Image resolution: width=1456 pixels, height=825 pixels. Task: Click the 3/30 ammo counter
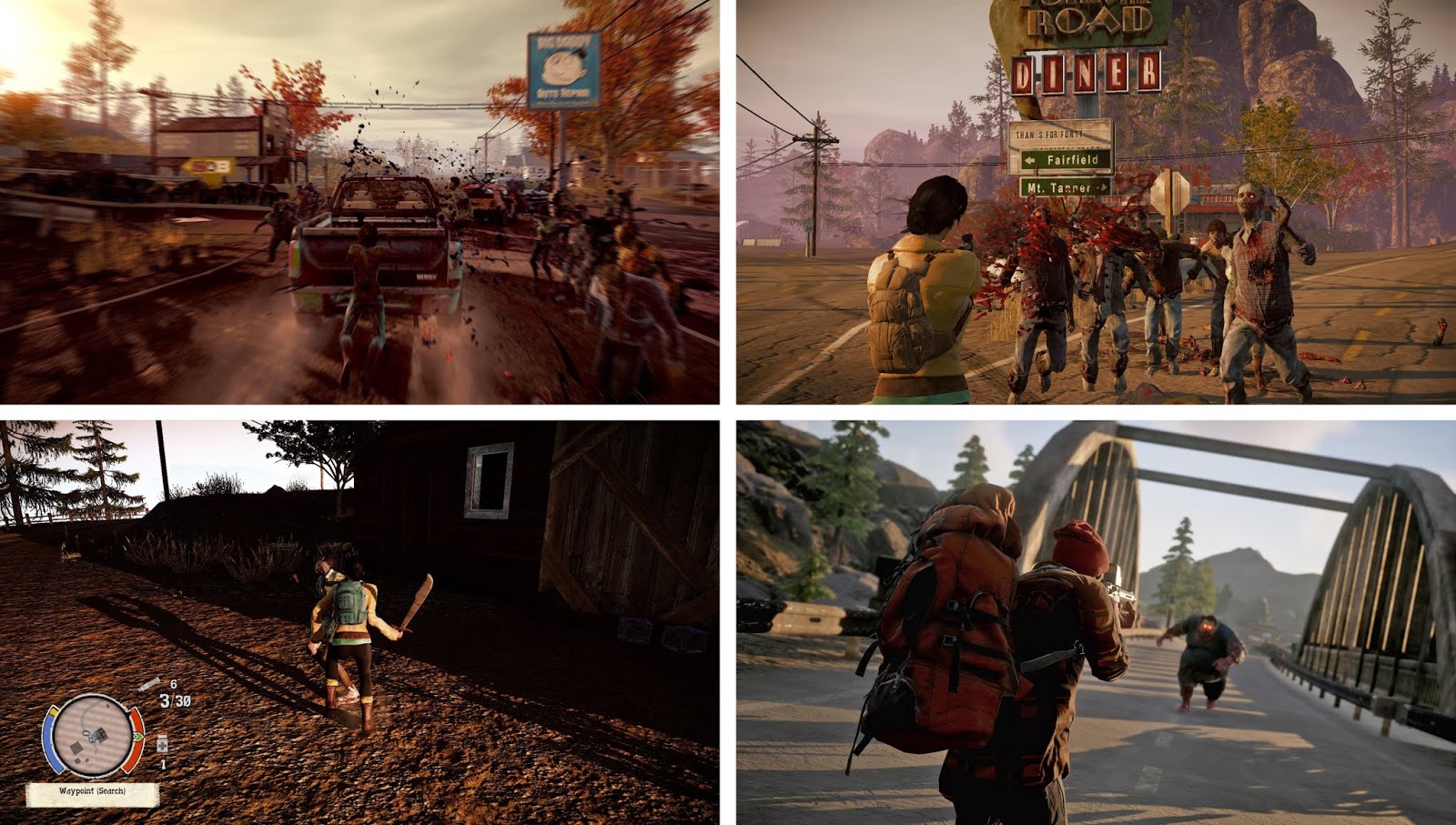tap(176, 700)
